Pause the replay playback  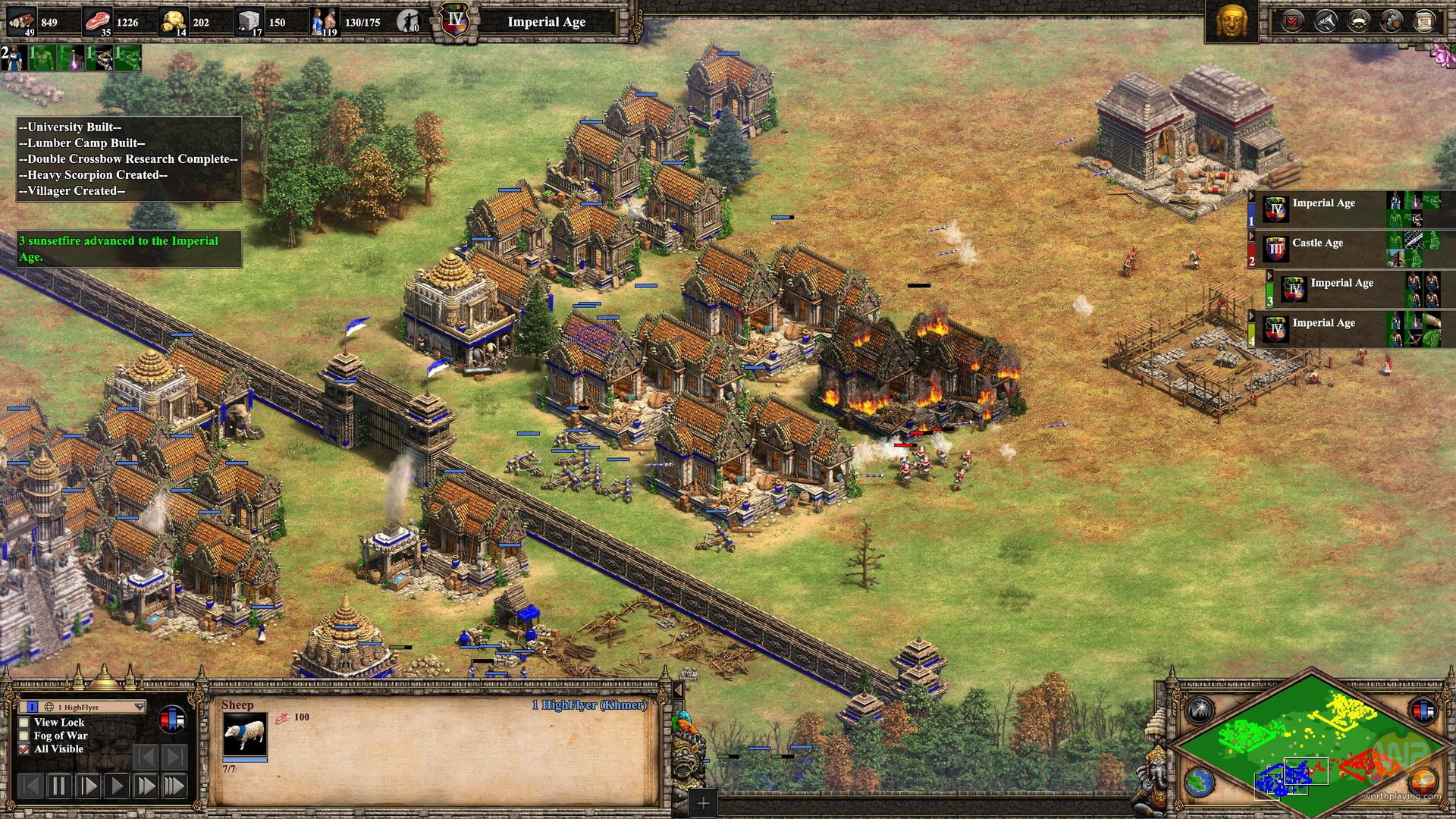tap(59, 786)
